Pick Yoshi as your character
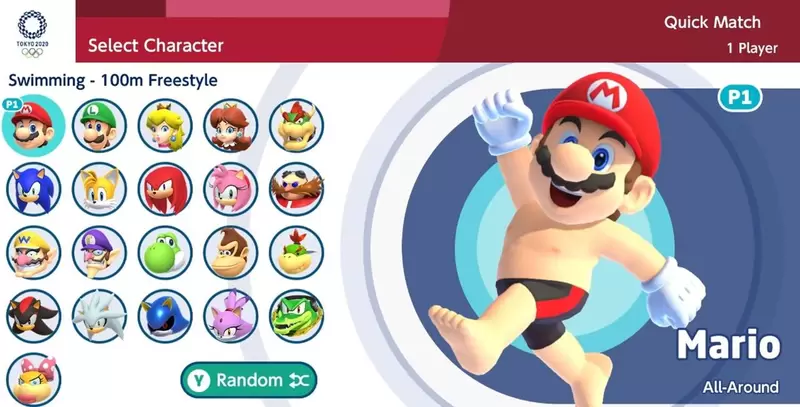Viewport: 800px width, 407px height. [165, 253]
